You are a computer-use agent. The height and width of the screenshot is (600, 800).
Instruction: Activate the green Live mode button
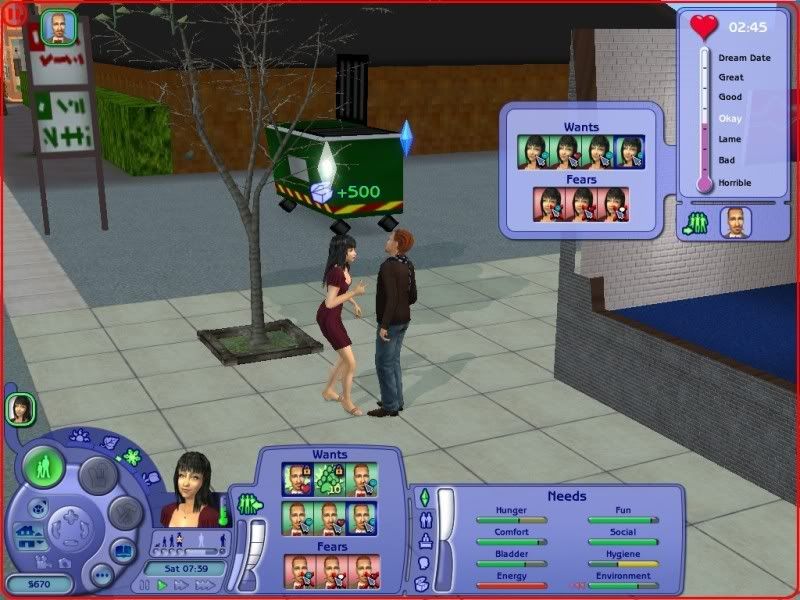click(43, 466)
